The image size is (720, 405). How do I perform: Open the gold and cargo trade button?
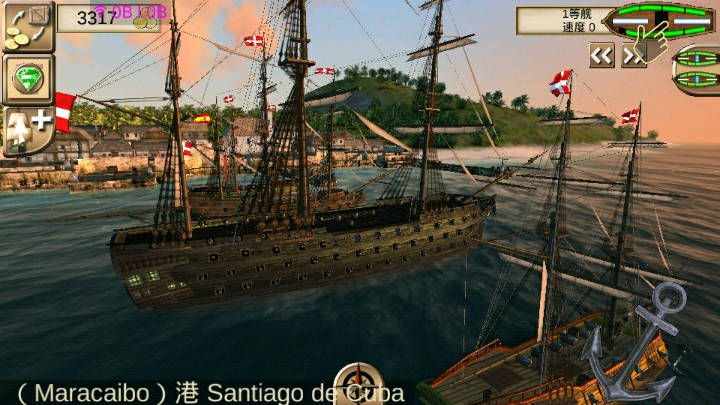tap(27, 27)
